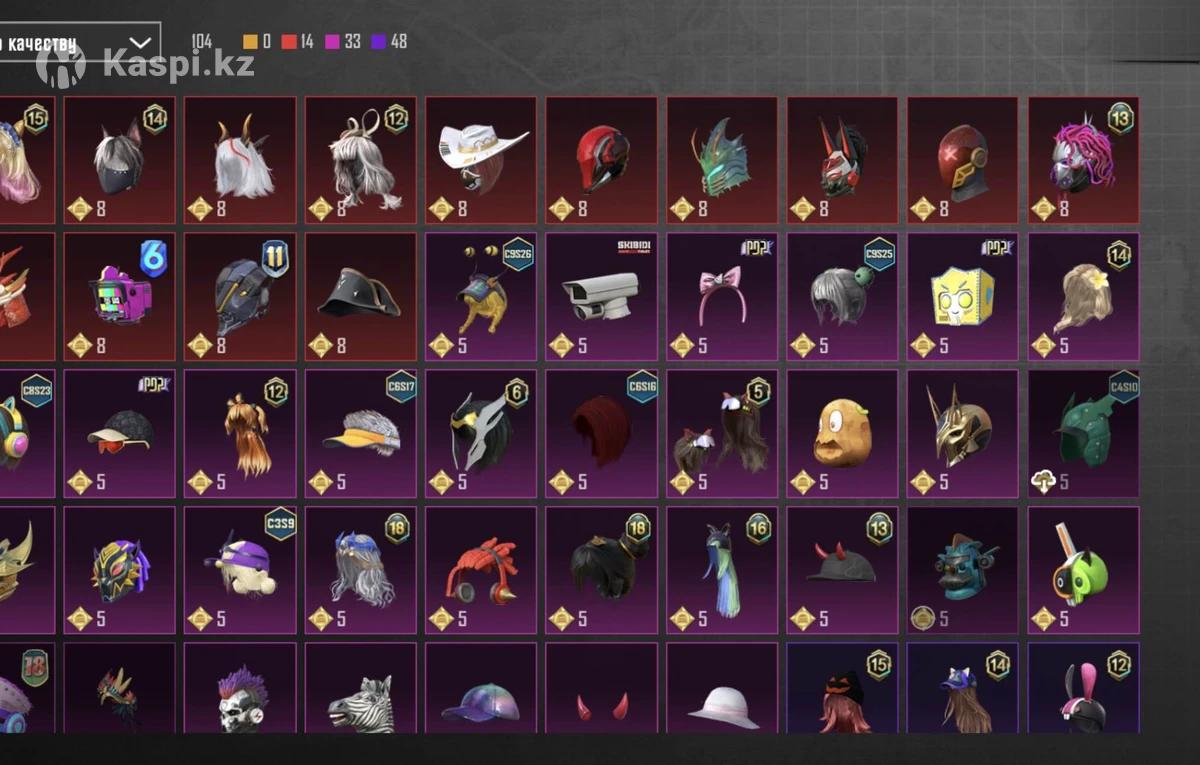Open the quality sort dropdown
Screen dimensions: 1200x765
80,43
